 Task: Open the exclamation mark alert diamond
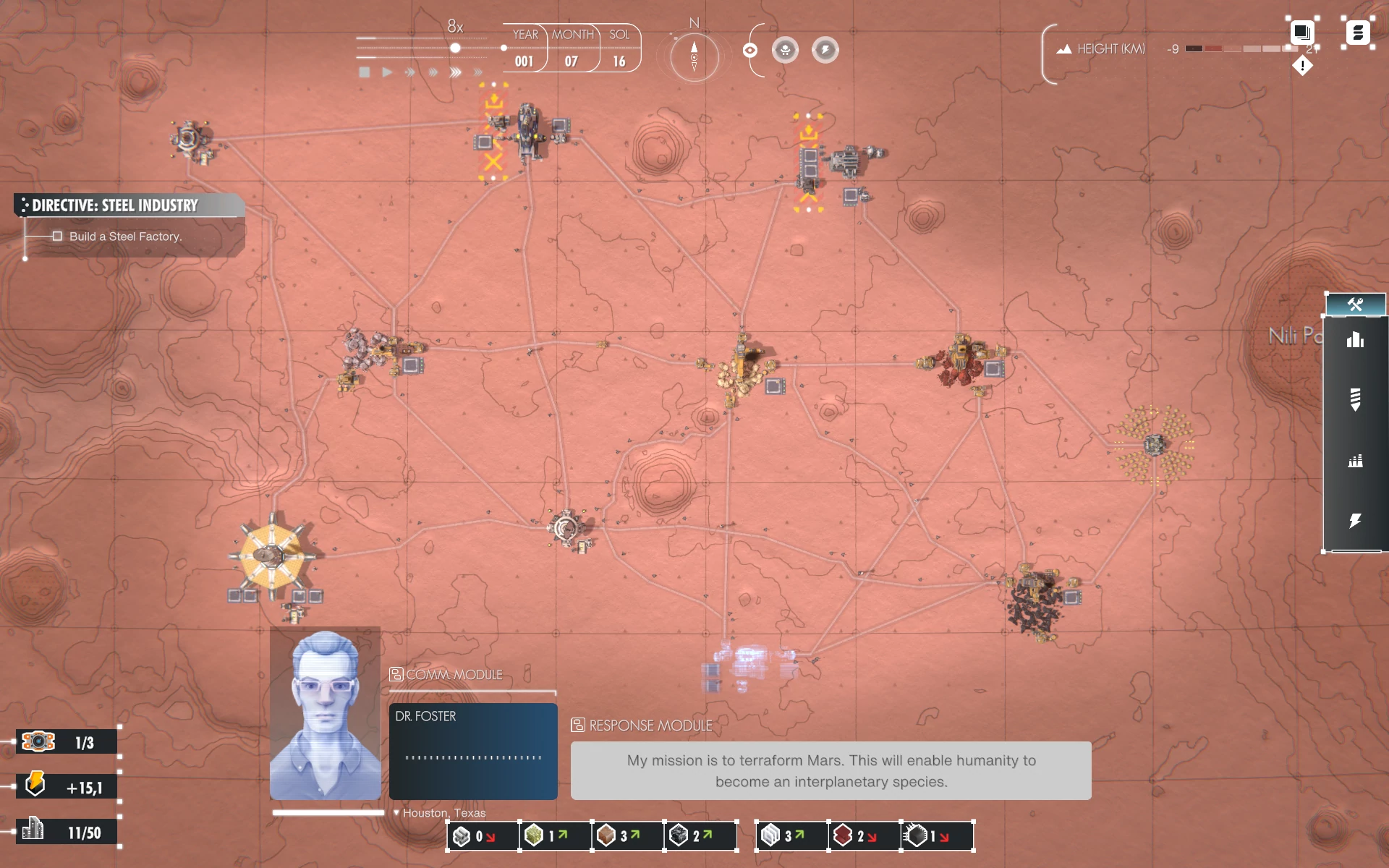coord(1302,66)
